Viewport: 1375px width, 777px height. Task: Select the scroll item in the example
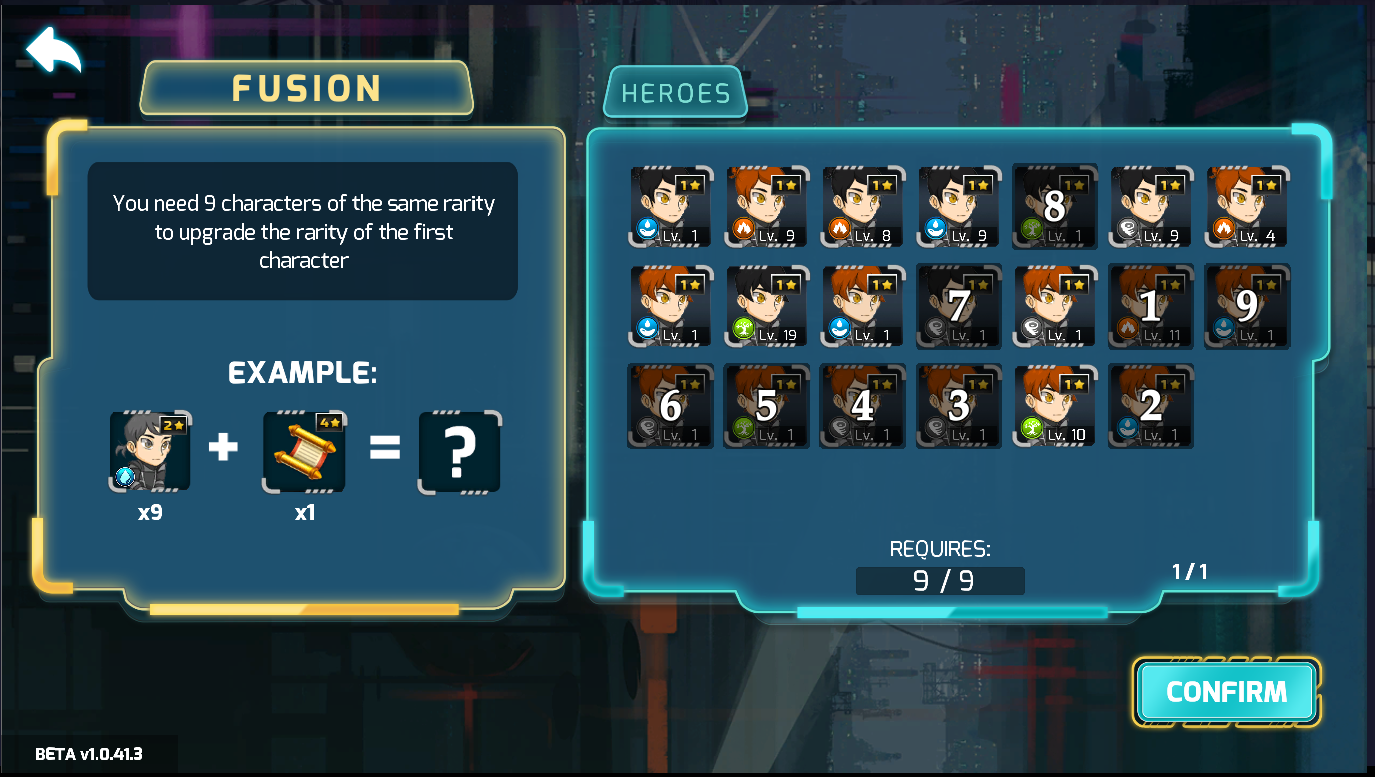tap(304, 452)
